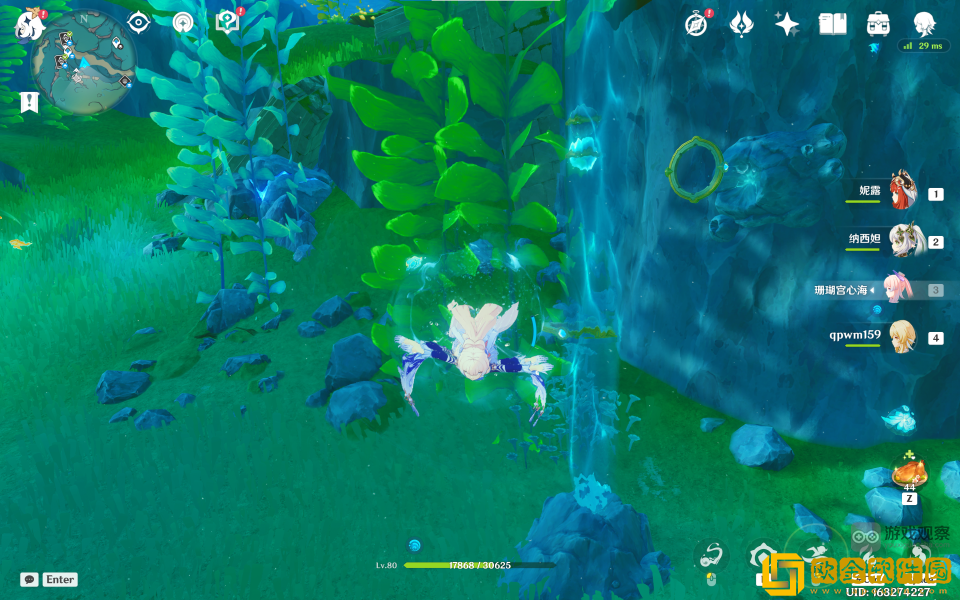
Task: Open the character profile head icon
Action: point(924,25)
